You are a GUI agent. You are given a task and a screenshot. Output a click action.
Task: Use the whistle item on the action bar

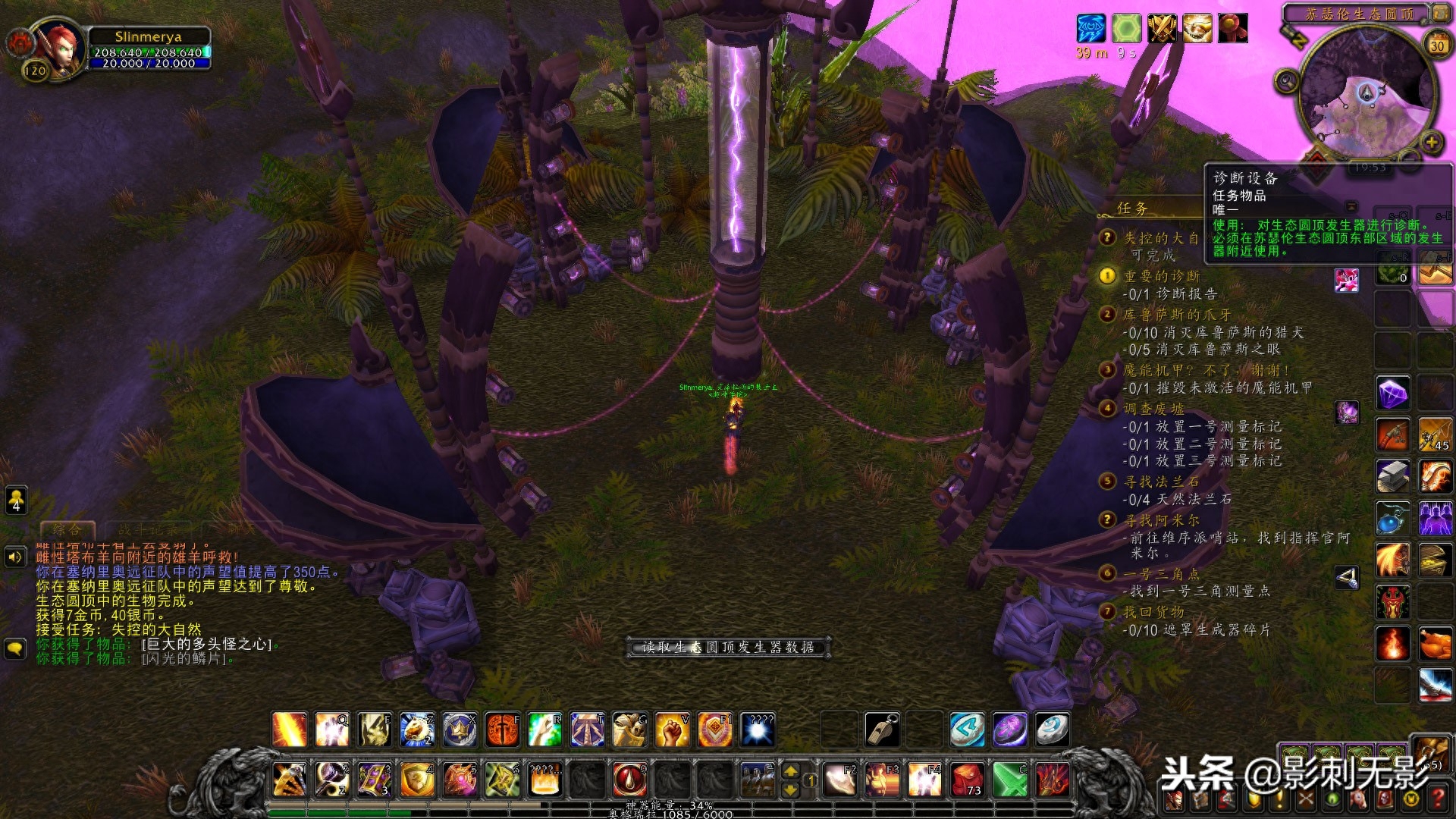(882, 730)
